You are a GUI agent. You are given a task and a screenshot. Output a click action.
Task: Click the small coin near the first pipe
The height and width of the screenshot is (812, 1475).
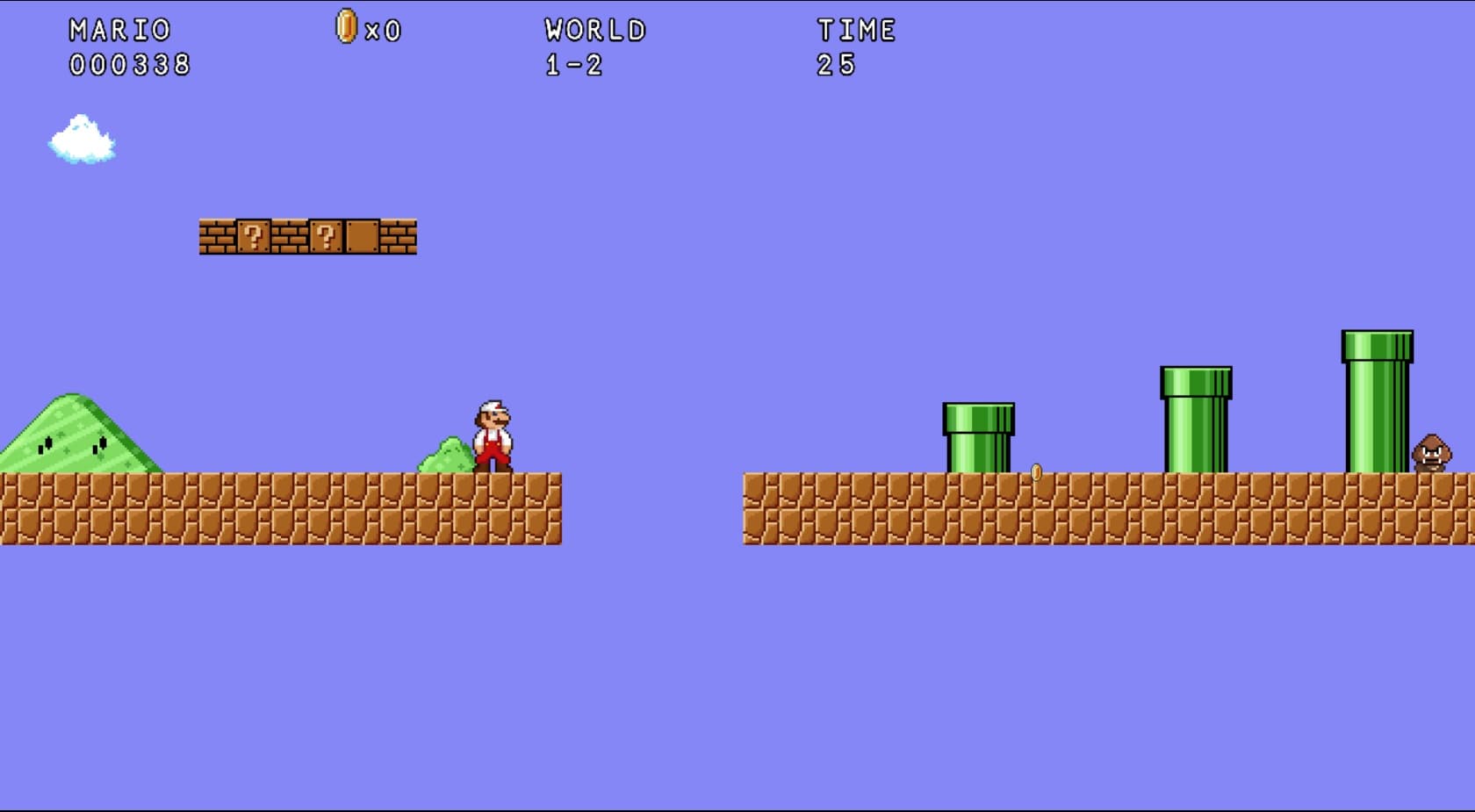[x=1036, y=471]
